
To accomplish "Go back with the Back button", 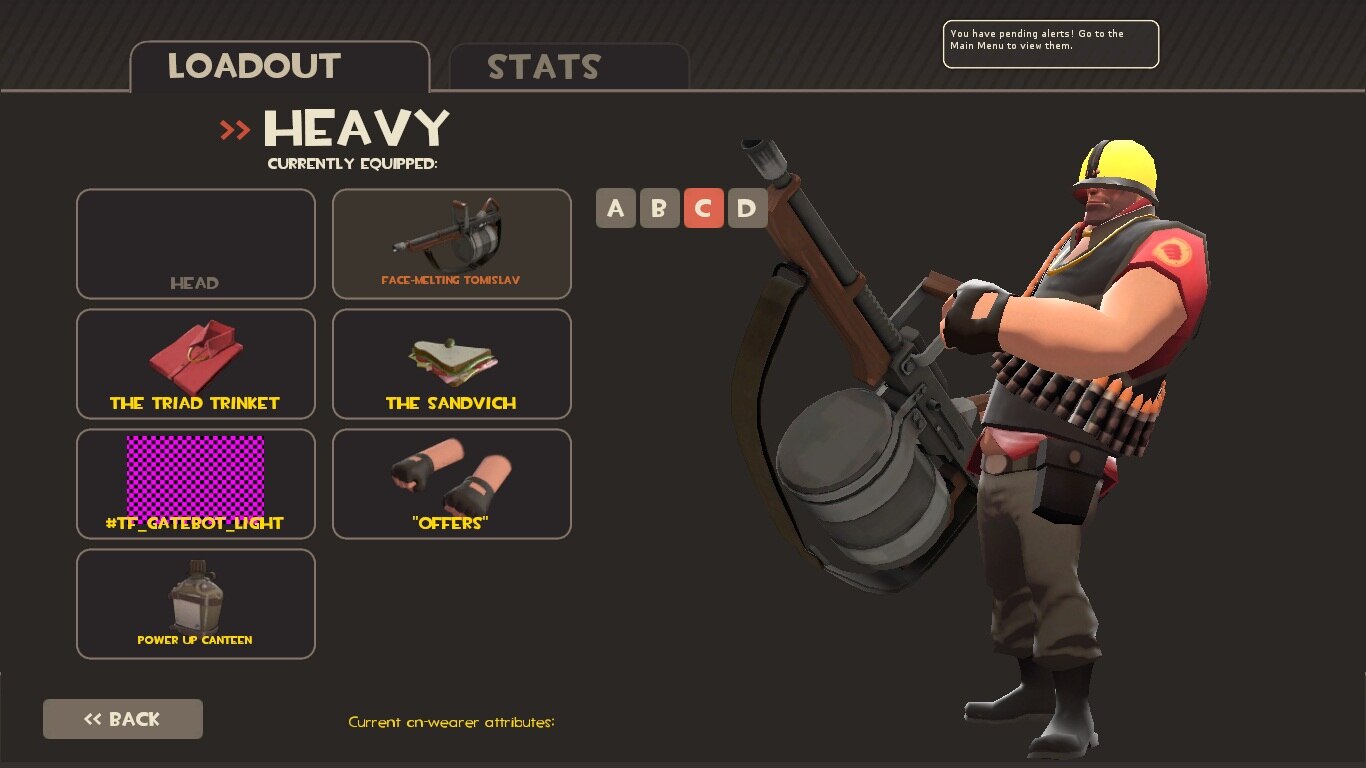I will click(x=123, y=719).
